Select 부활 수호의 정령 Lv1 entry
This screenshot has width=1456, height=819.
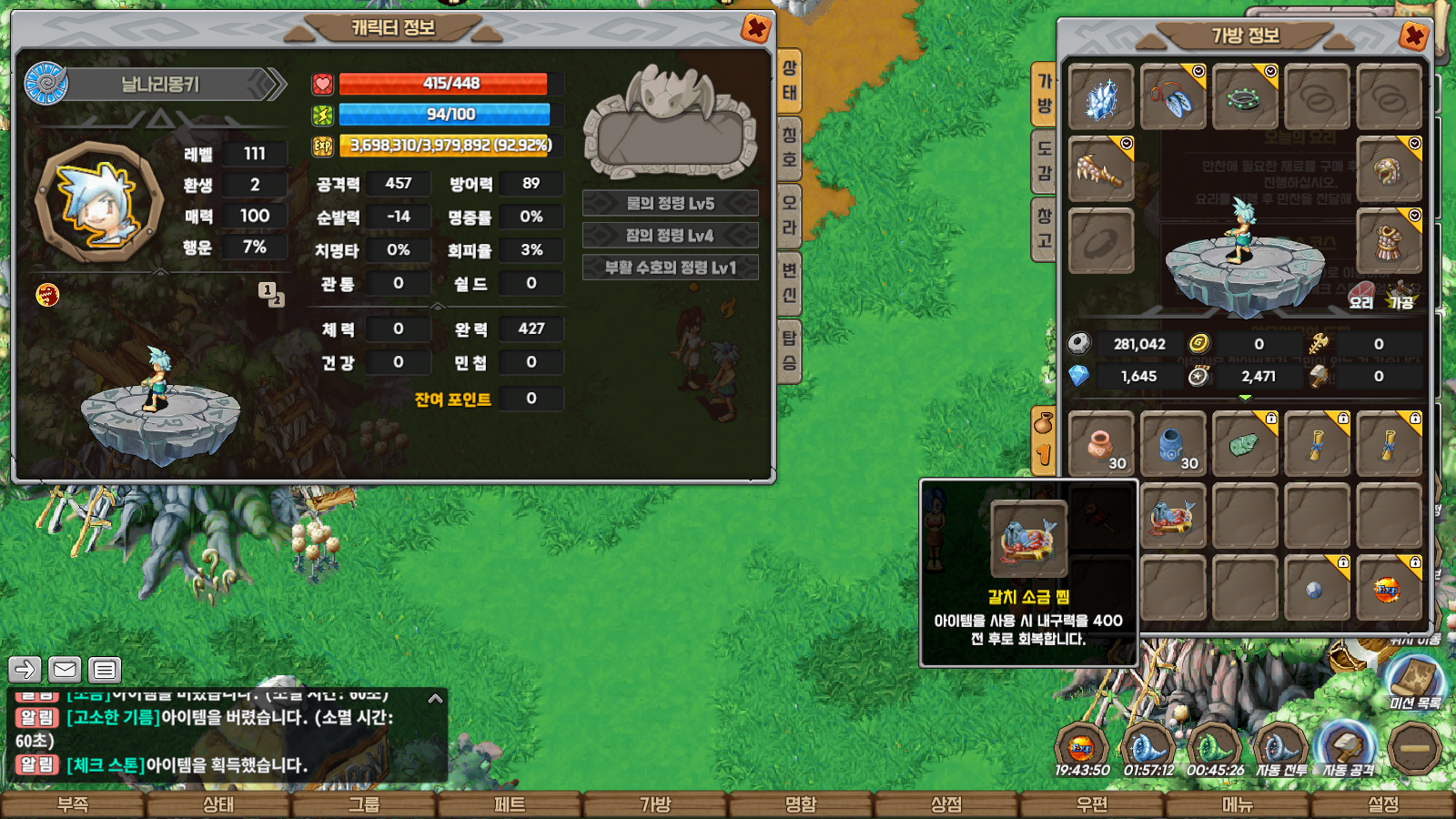[x=670, y=268]
